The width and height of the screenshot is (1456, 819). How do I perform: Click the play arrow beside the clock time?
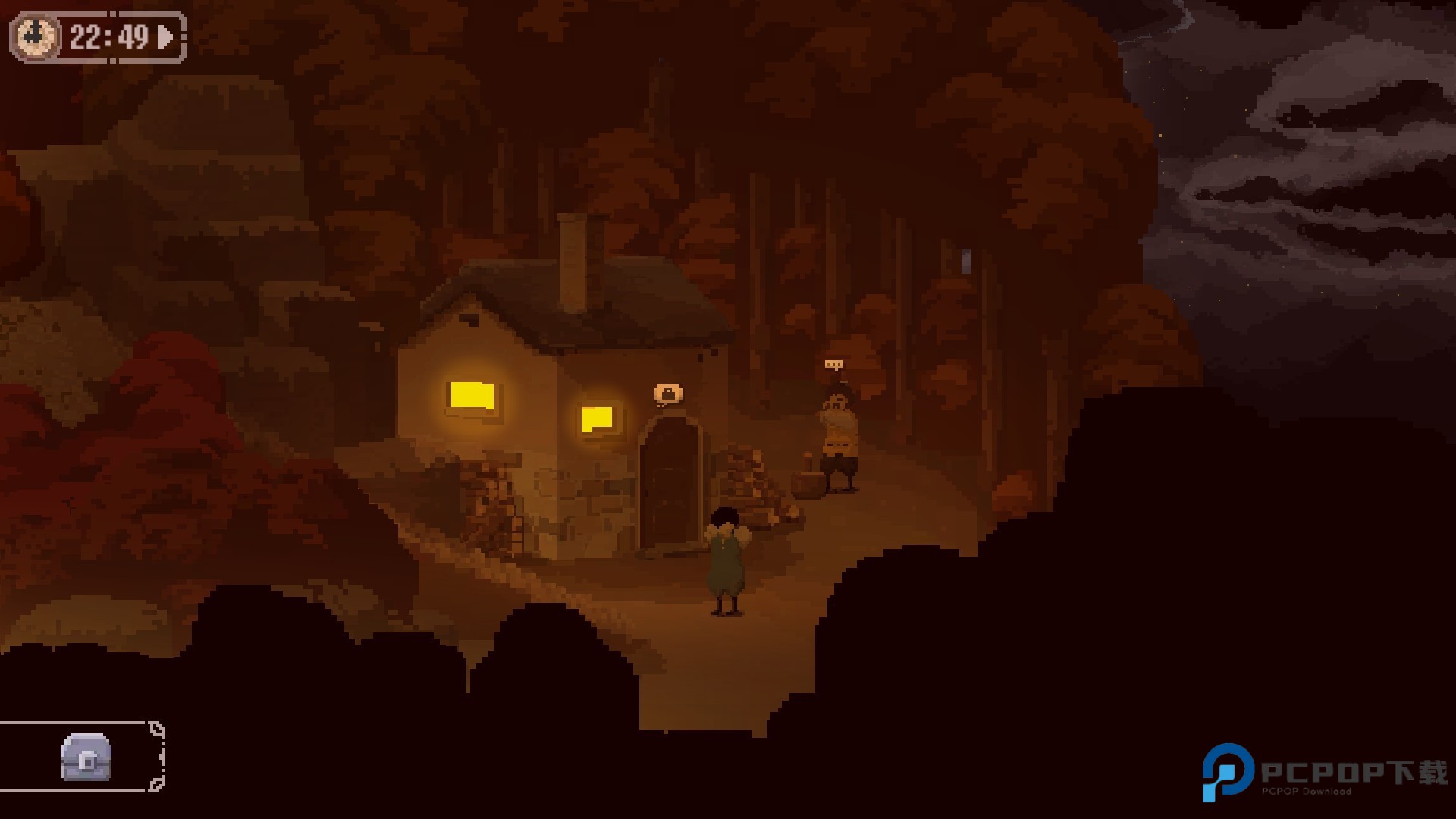pyautogui.click(x=165, y=37)
